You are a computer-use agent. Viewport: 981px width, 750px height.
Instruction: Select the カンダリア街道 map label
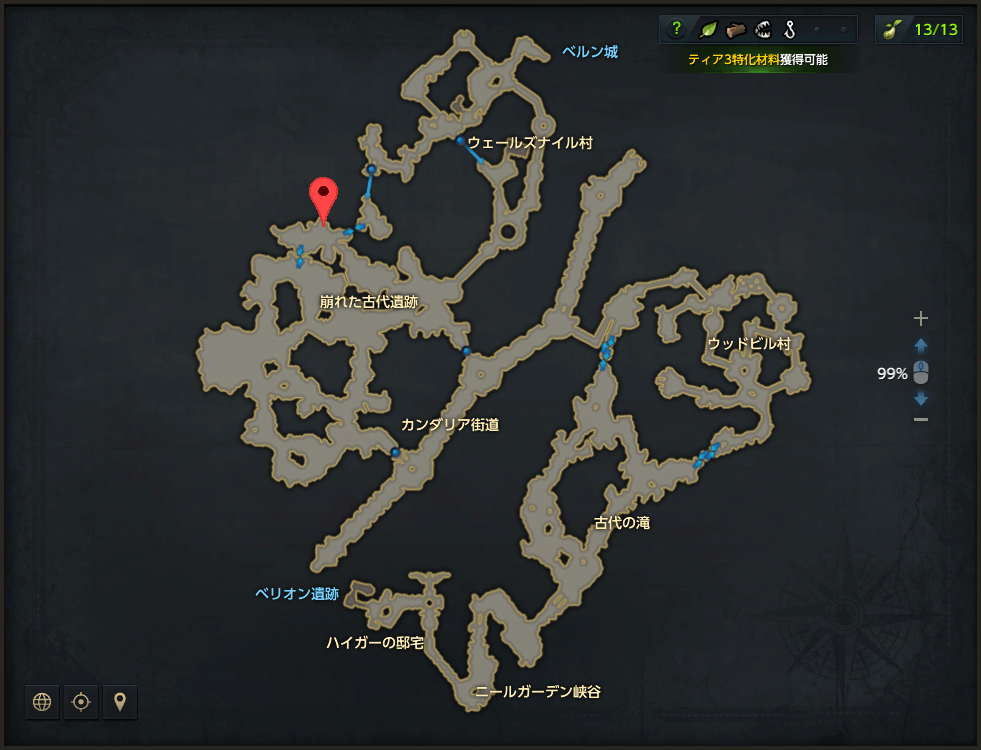point(449,425)
